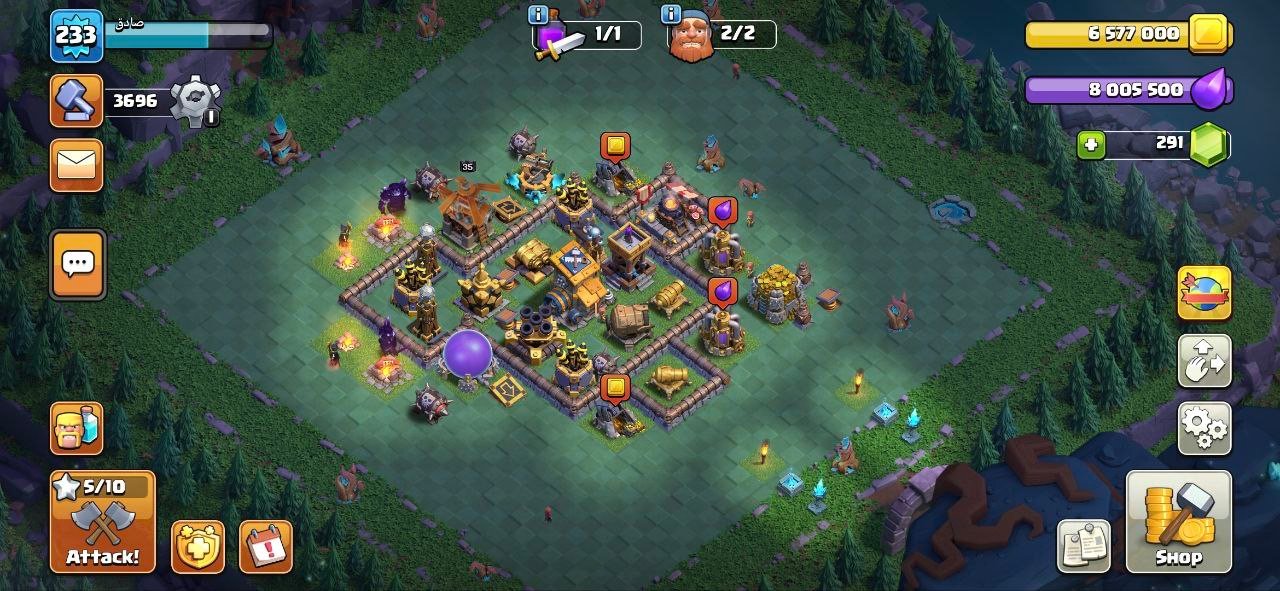Show trophy hammer 3696 ranking
Viewport: 1280px width, 591px height.
click(77, 101)
